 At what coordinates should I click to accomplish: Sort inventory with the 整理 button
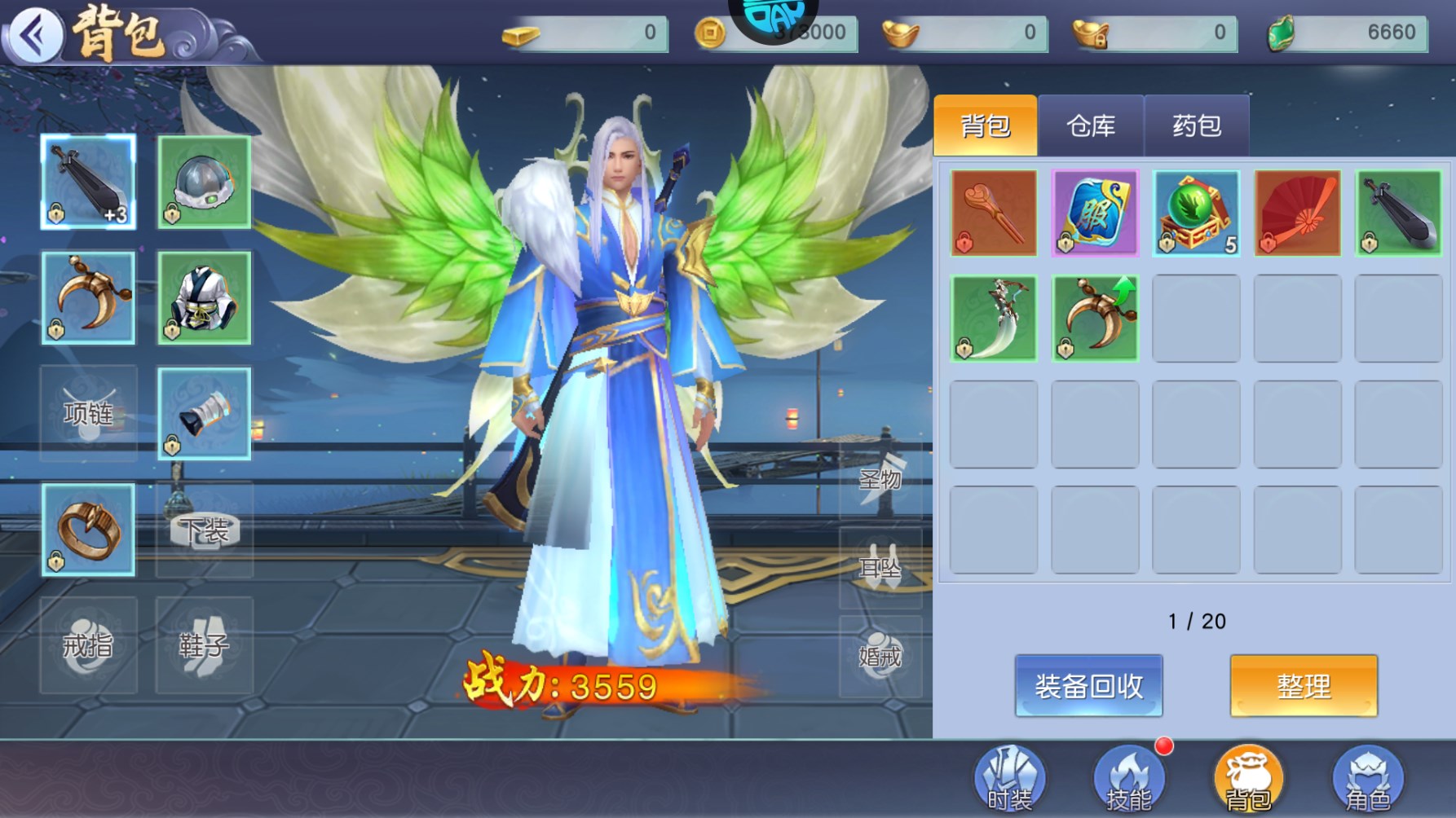coord(1304,686)
